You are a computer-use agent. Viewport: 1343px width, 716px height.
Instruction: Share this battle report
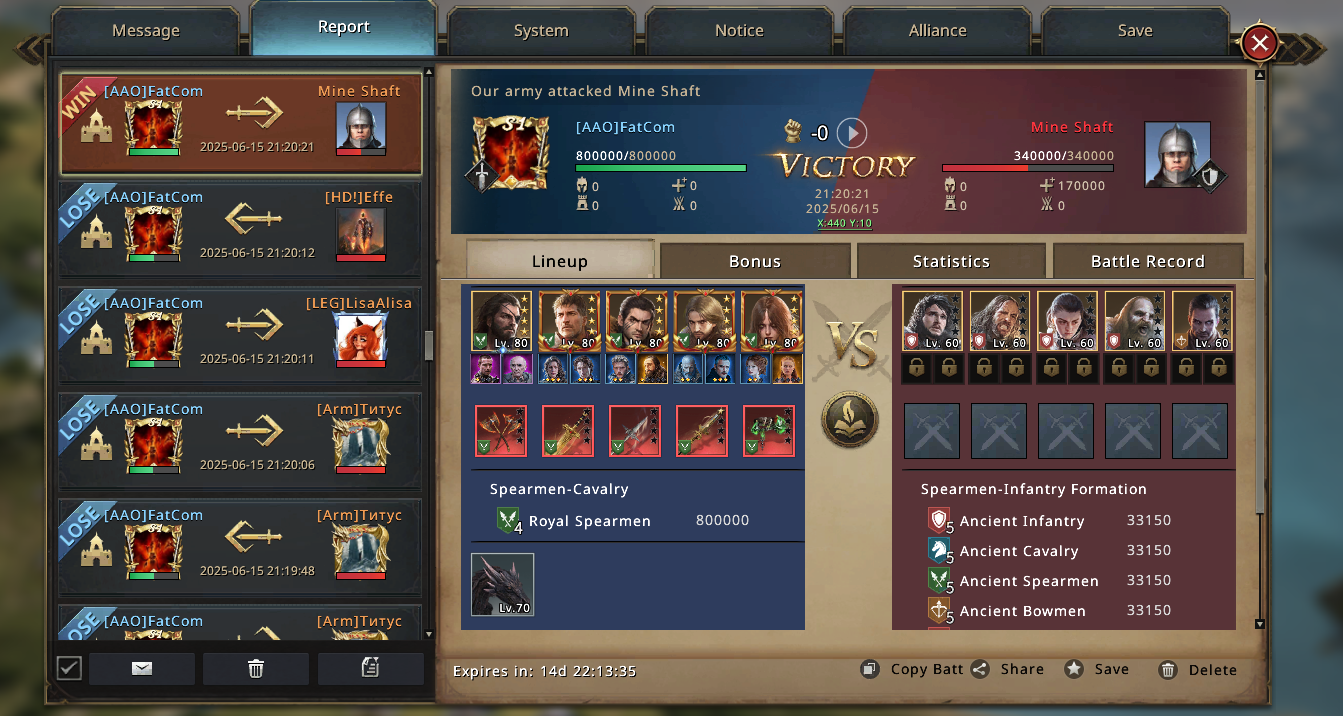pyautogui.click(x=1008, y=670)
